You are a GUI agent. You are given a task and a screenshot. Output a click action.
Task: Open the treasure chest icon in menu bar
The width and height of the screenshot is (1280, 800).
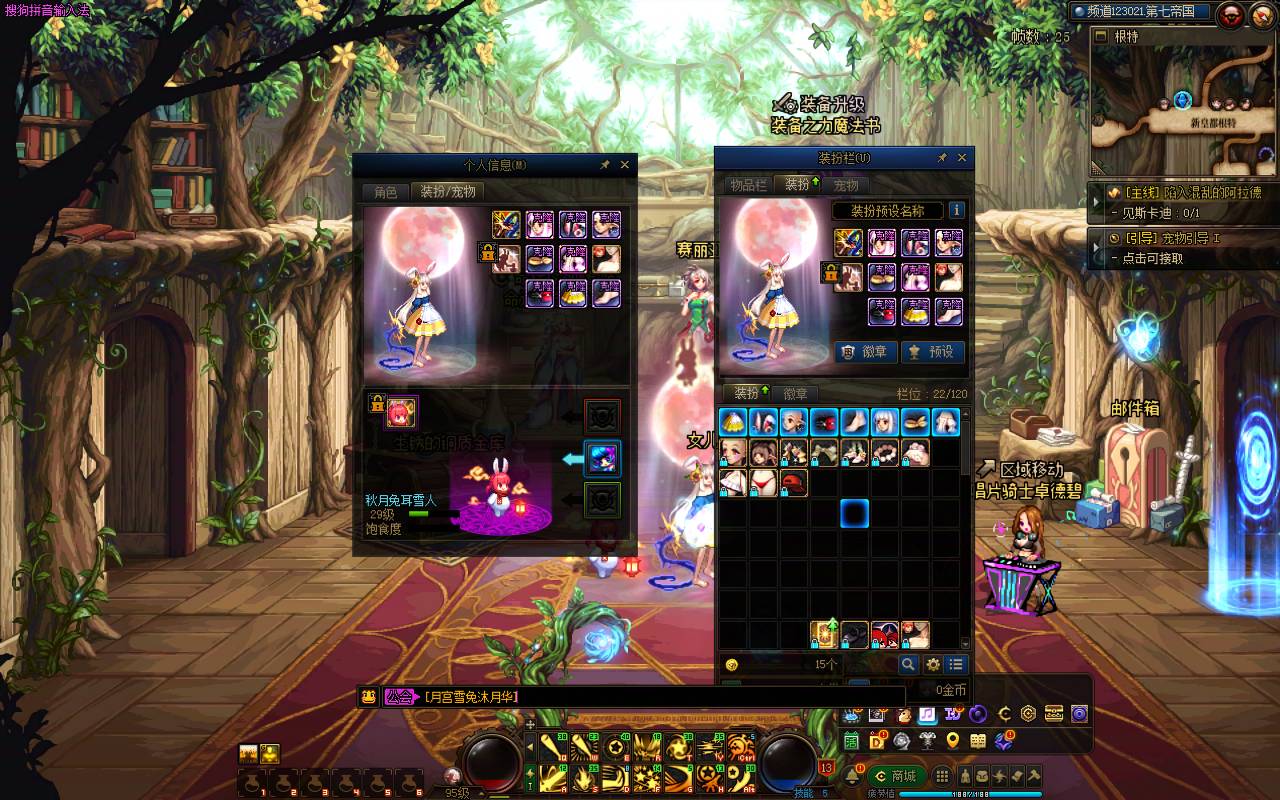pos(1052,714)
